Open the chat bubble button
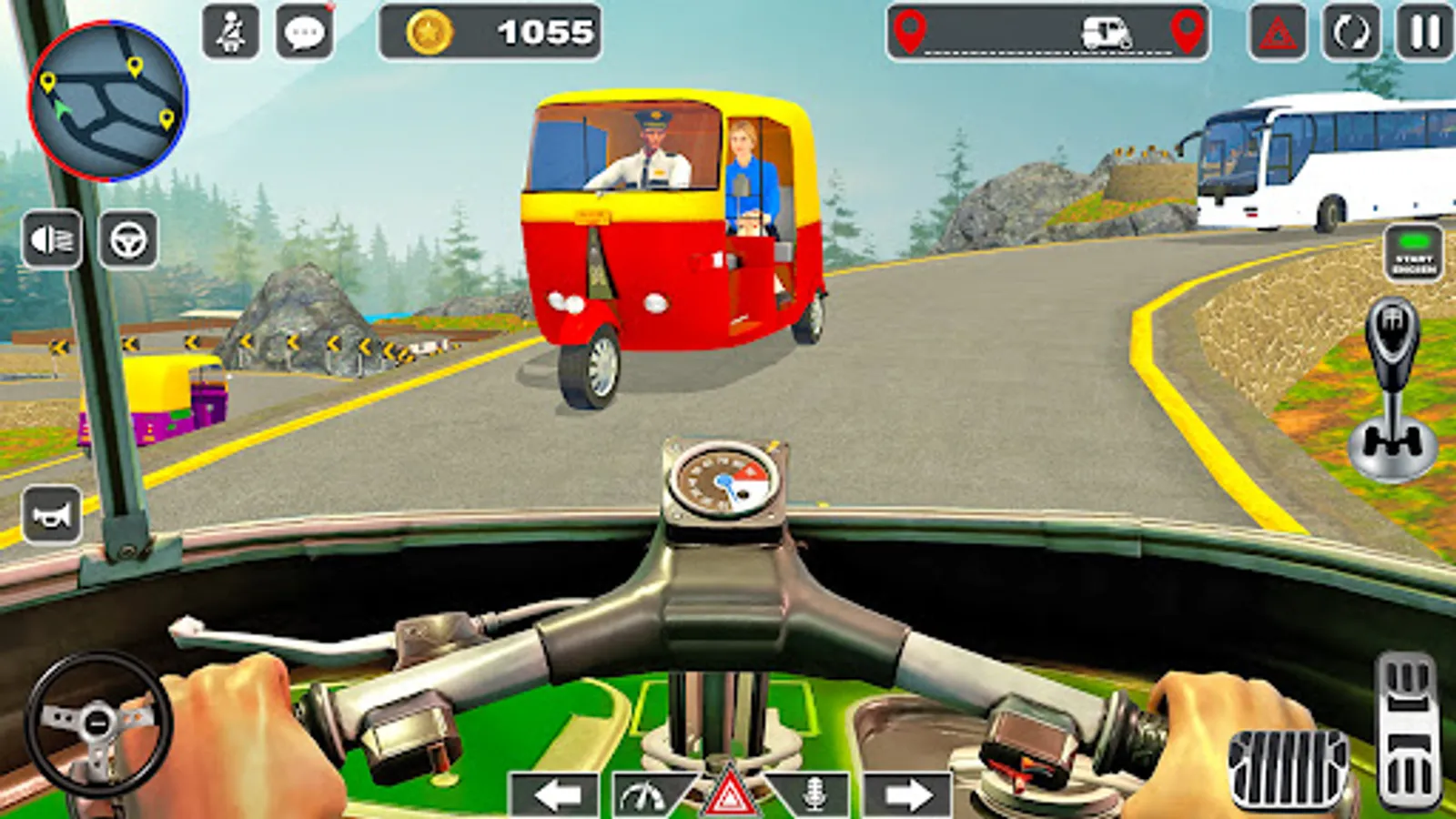This screenshot has height=819, width=1456. click(304, 33)
